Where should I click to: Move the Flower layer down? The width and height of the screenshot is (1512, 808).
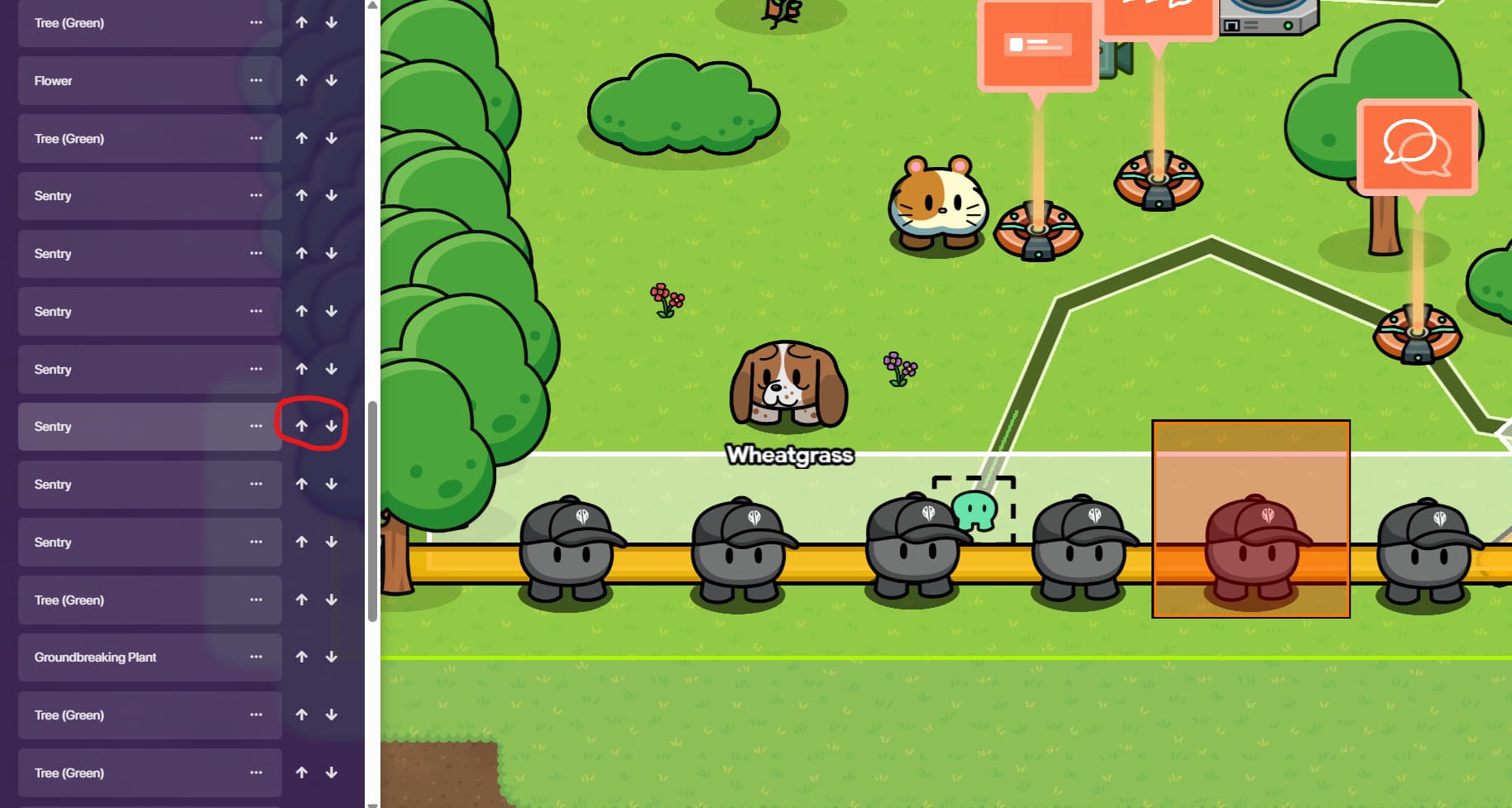coord(332,81)
